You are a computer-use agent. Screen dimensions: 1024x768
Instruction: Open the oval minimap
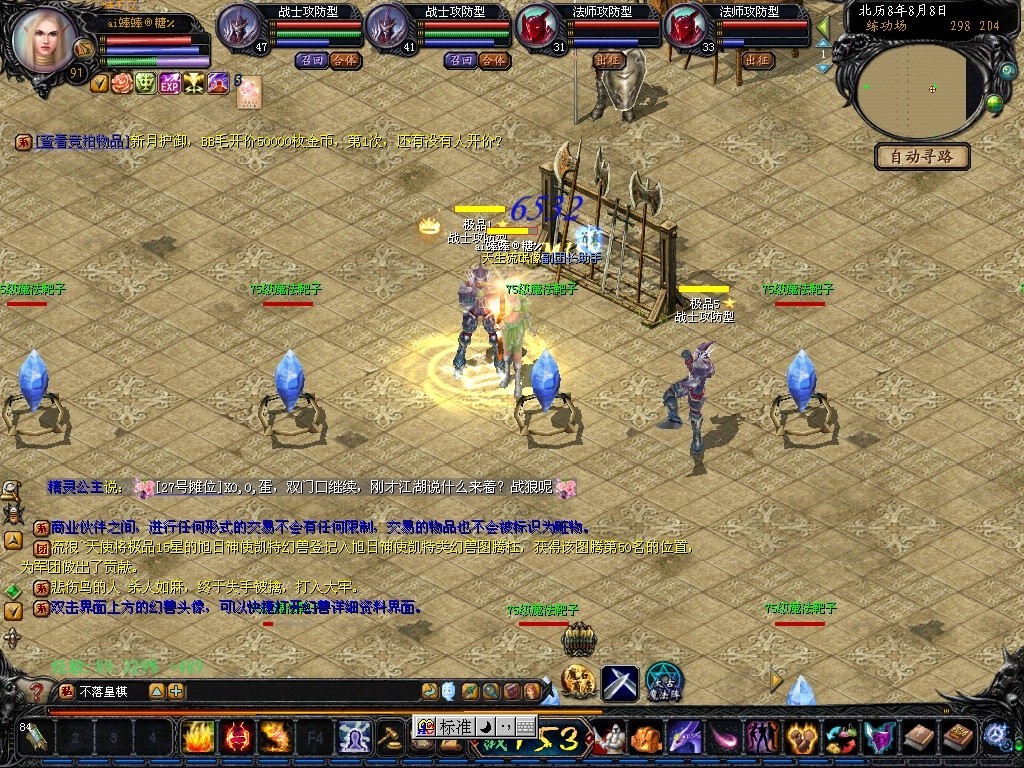(x=912, y=90)
